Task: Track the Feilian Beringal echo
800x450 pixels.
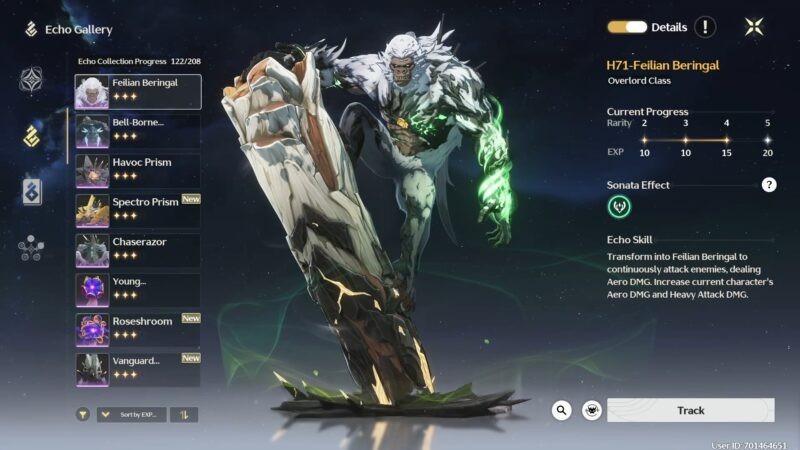Action: coord(691,410)
